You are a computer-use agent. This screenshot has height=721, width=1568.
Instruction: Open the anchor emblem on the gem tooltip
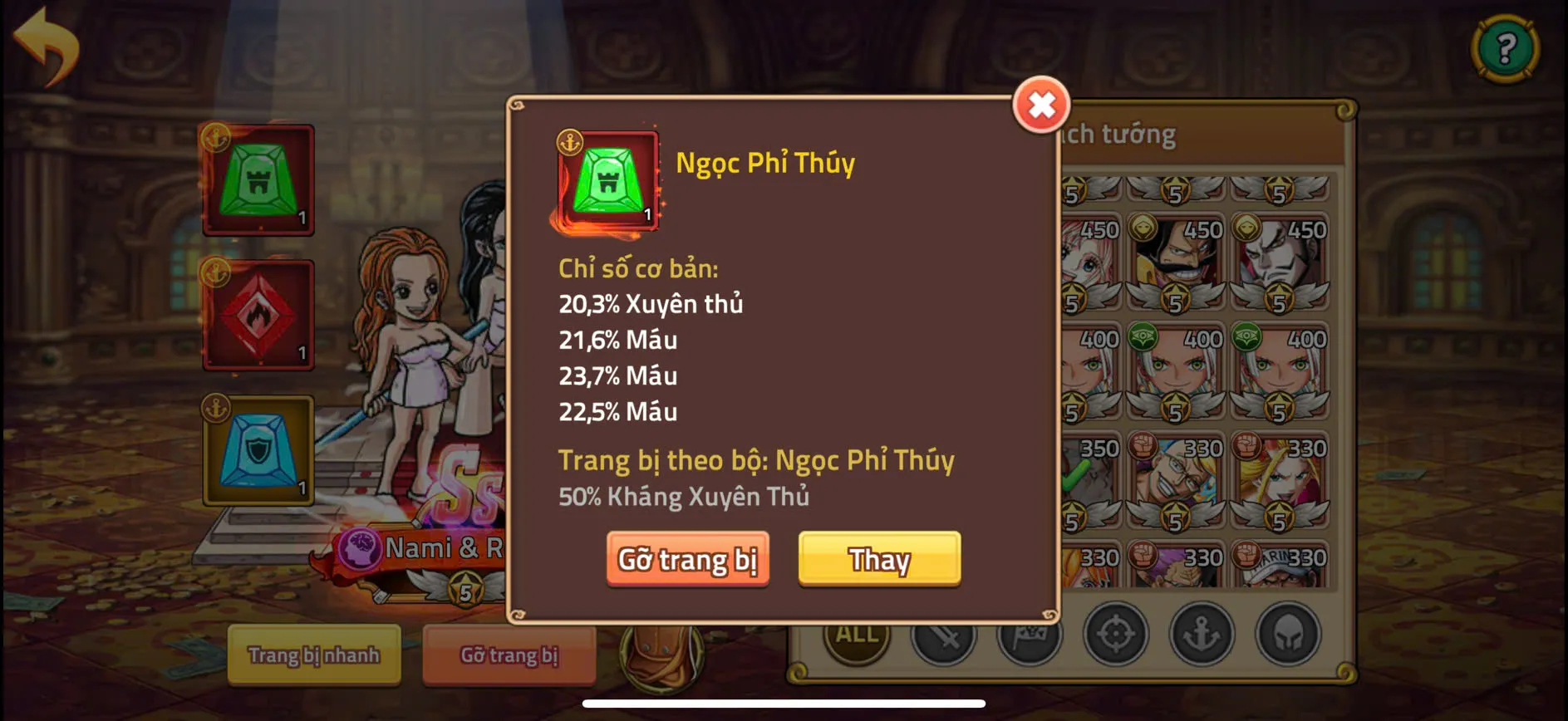[569, 140]
